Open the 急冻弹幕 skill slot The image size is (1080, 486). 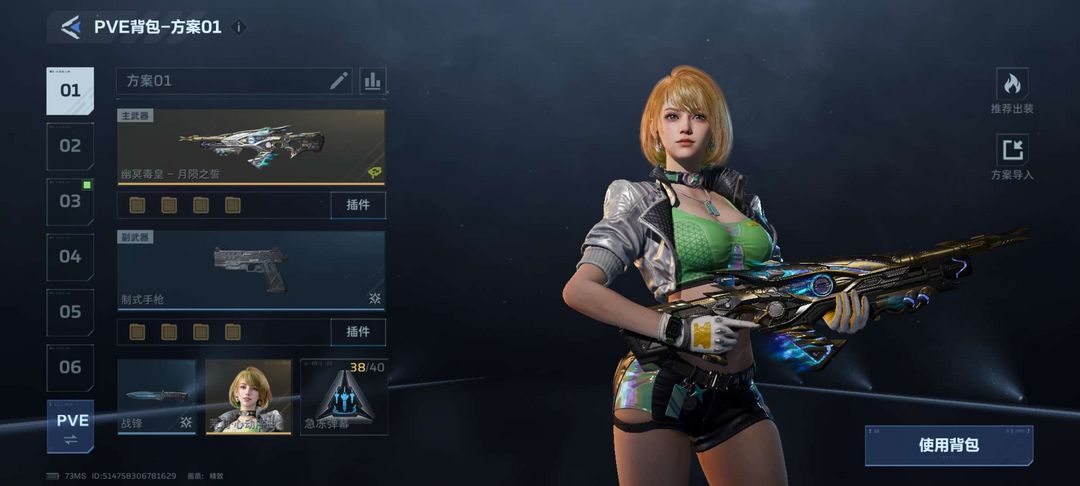[343, 397]
